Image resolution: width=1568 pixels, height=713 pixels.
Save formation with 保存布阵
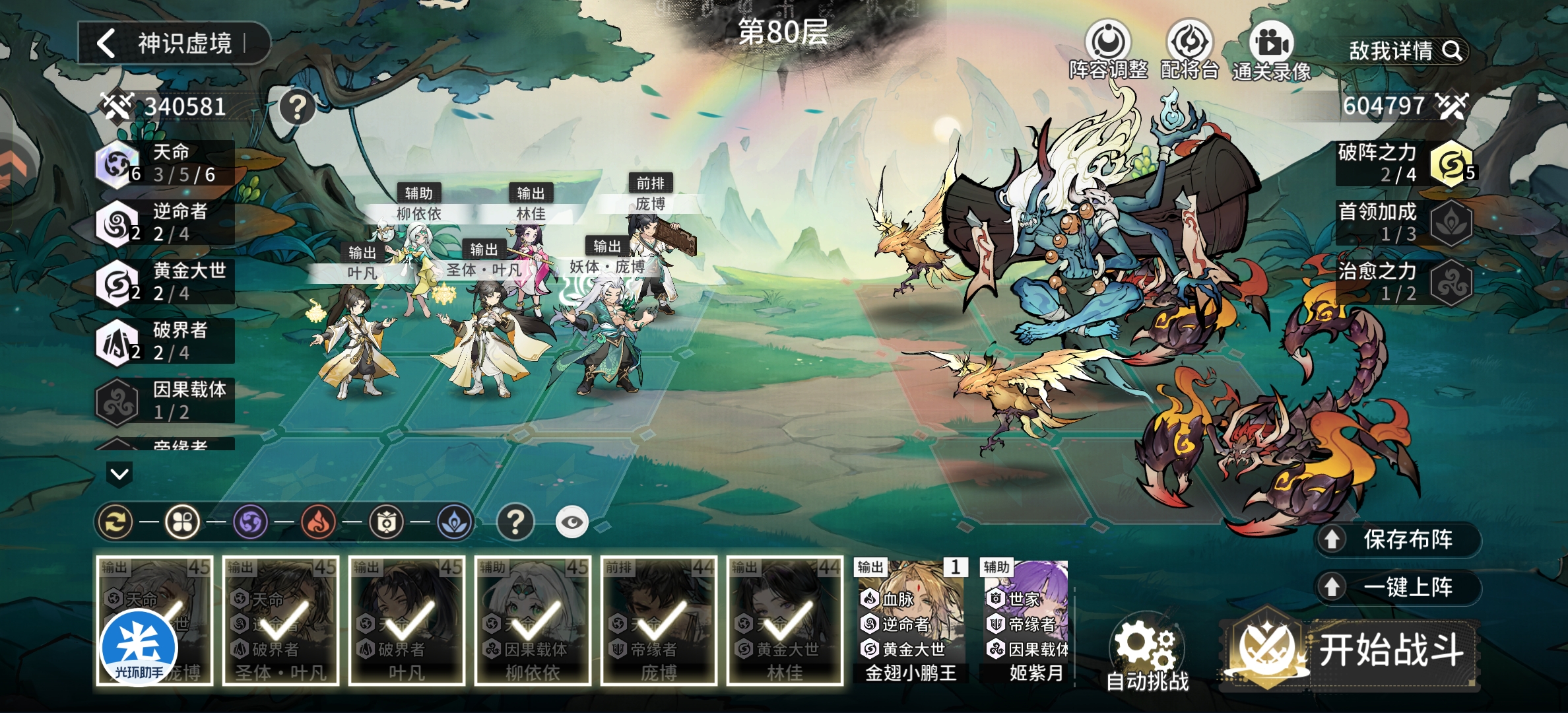[x=1398, y=540]
